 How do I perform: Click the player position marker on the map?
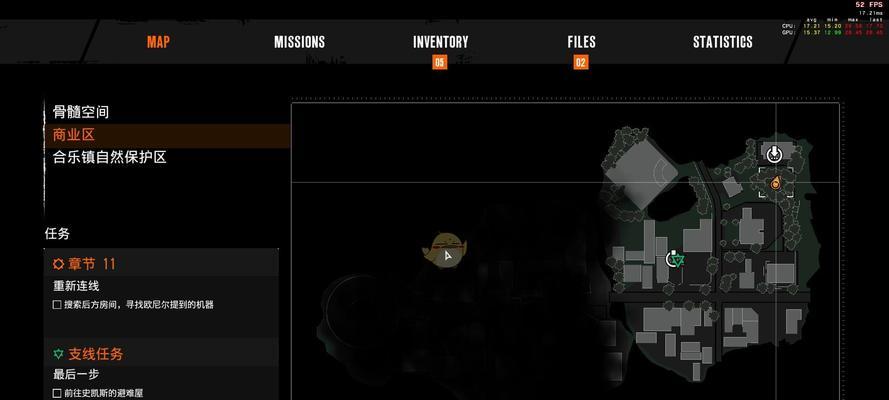coord(447,253)
